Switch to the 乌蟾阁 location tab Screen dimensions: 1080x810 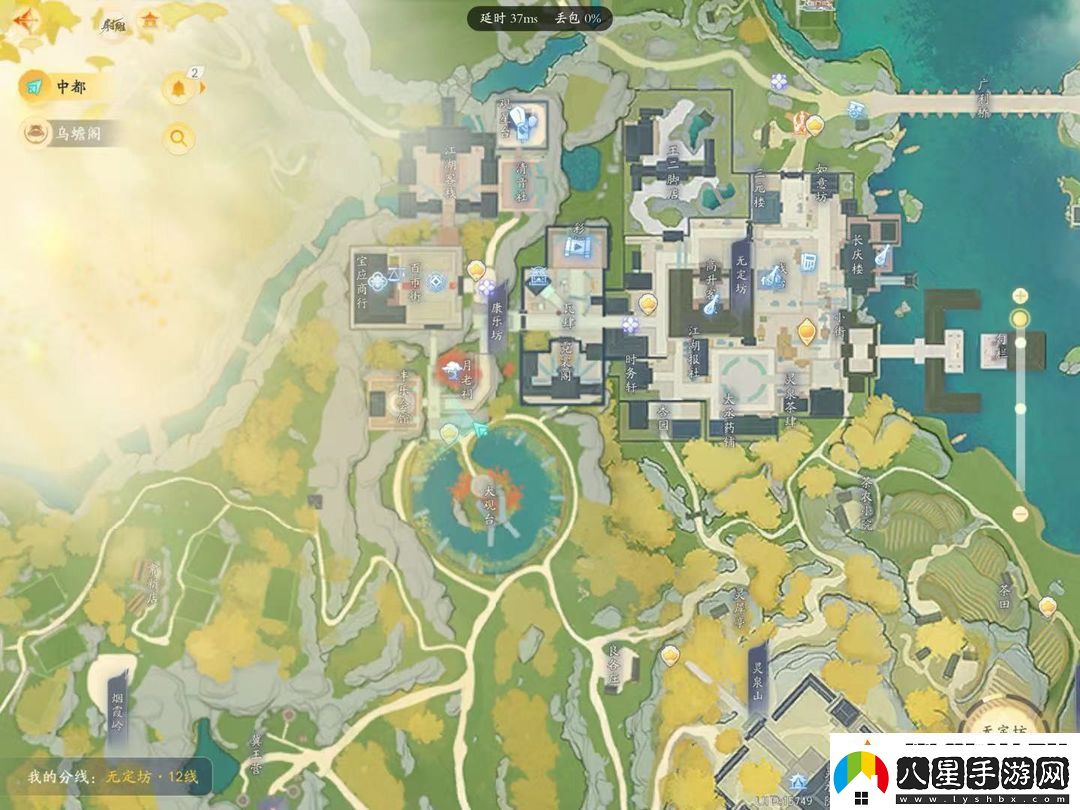tap(74, 134)
